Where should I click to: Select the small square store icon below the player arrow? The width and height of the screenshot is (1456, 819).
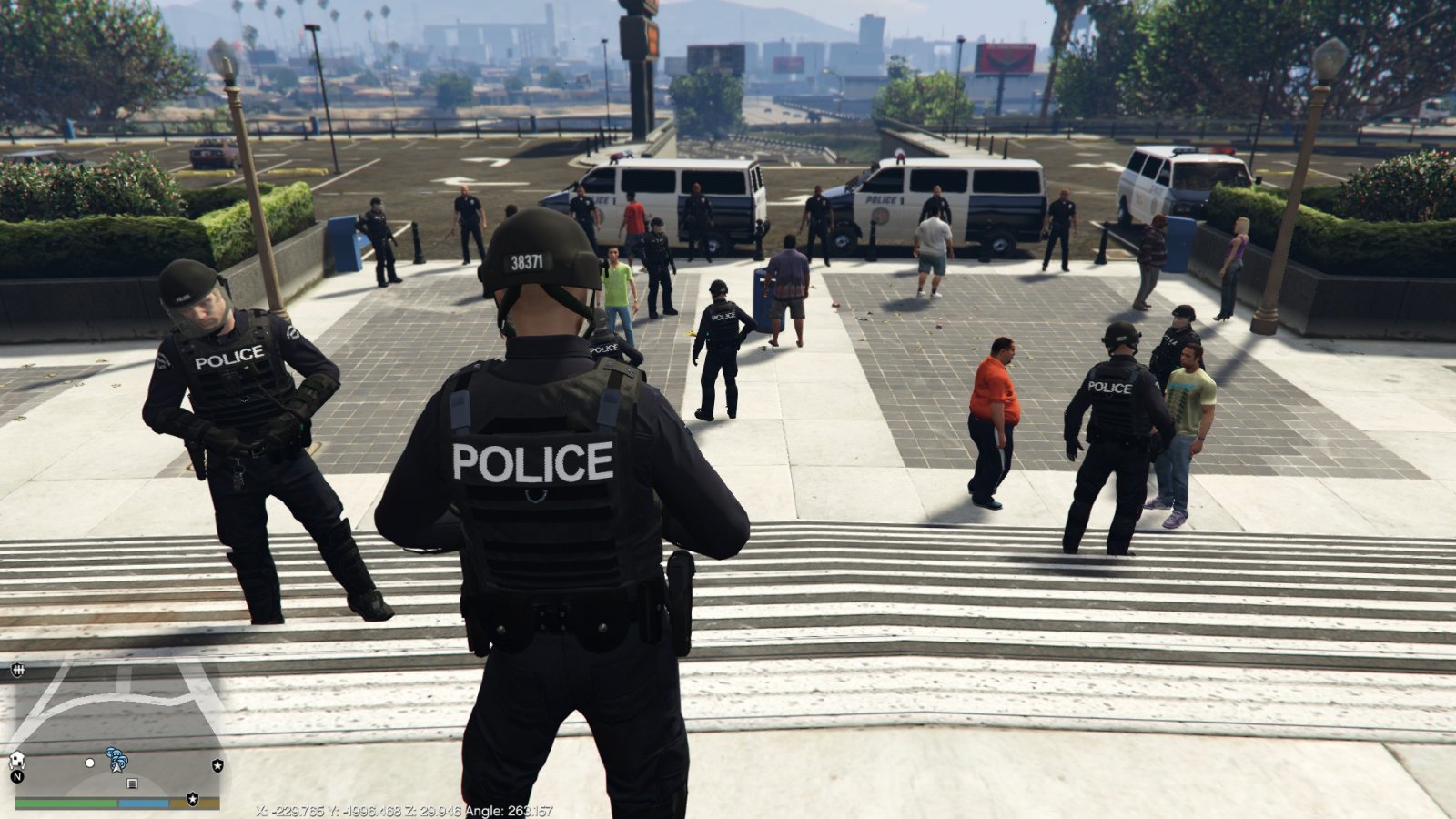click(x=132, y=784)
